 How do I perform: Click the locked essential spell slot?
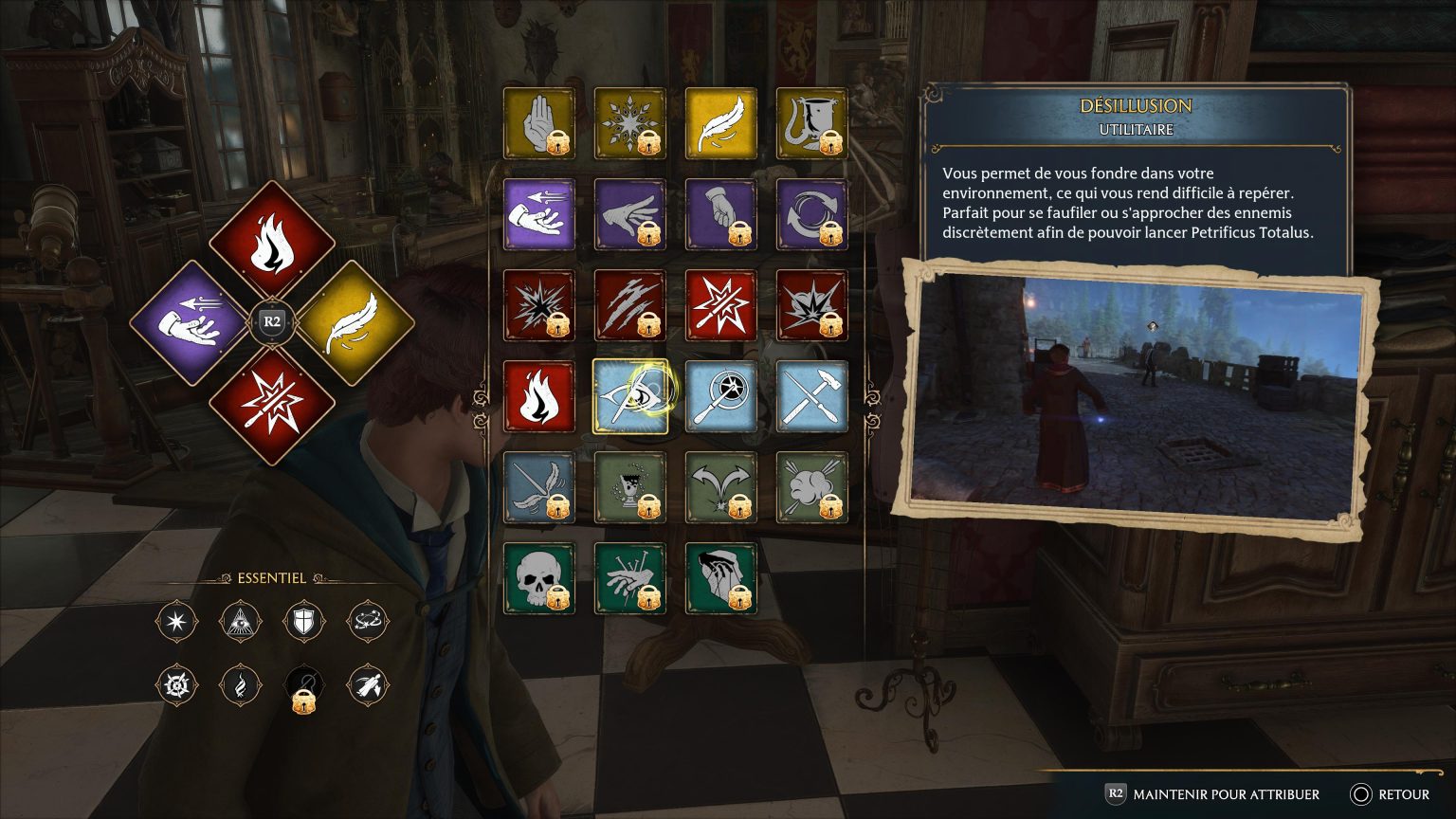click(x=303, y=685)
